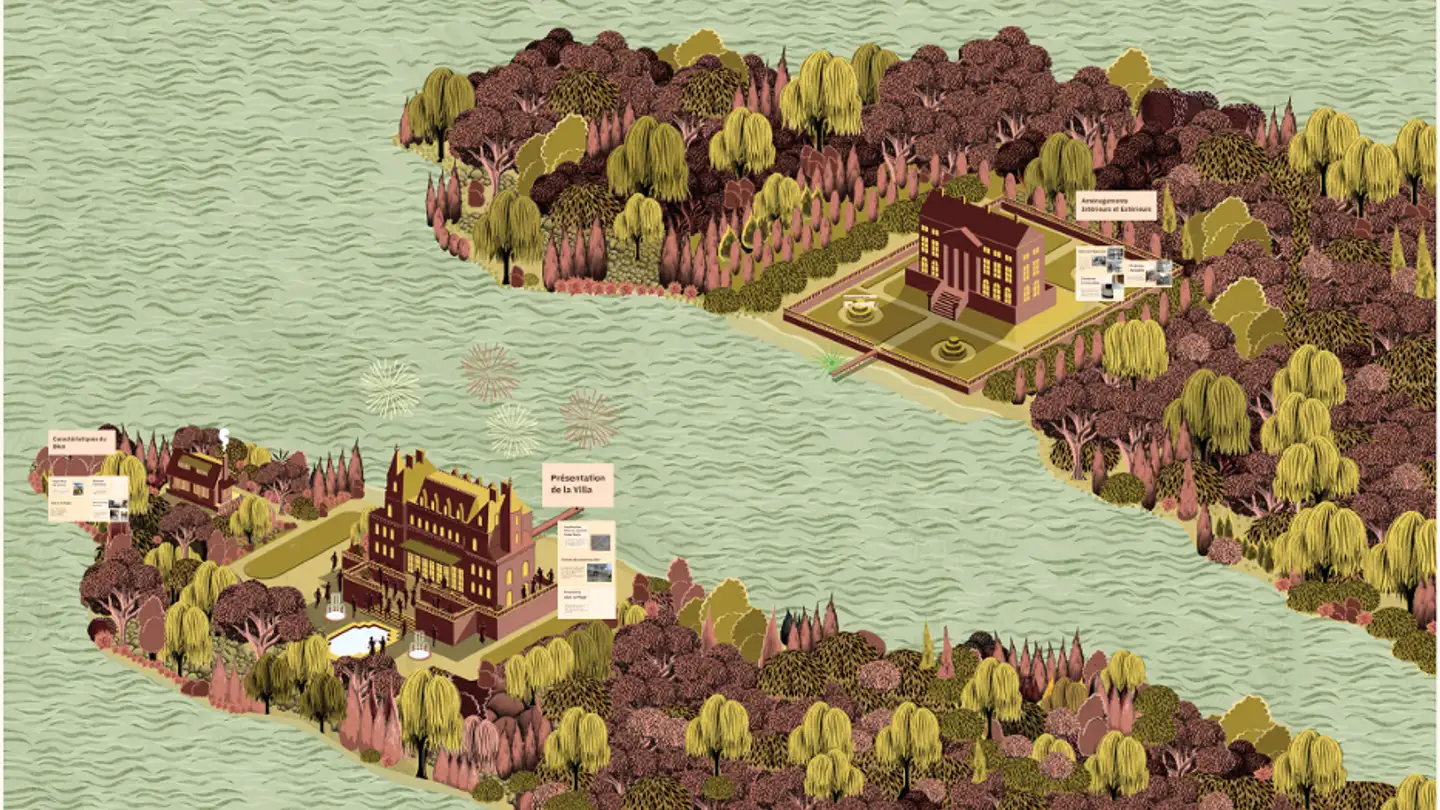View the content card under "Caractéristiques du Site"
Screen dimensions: 1440x810
(88, 498)
